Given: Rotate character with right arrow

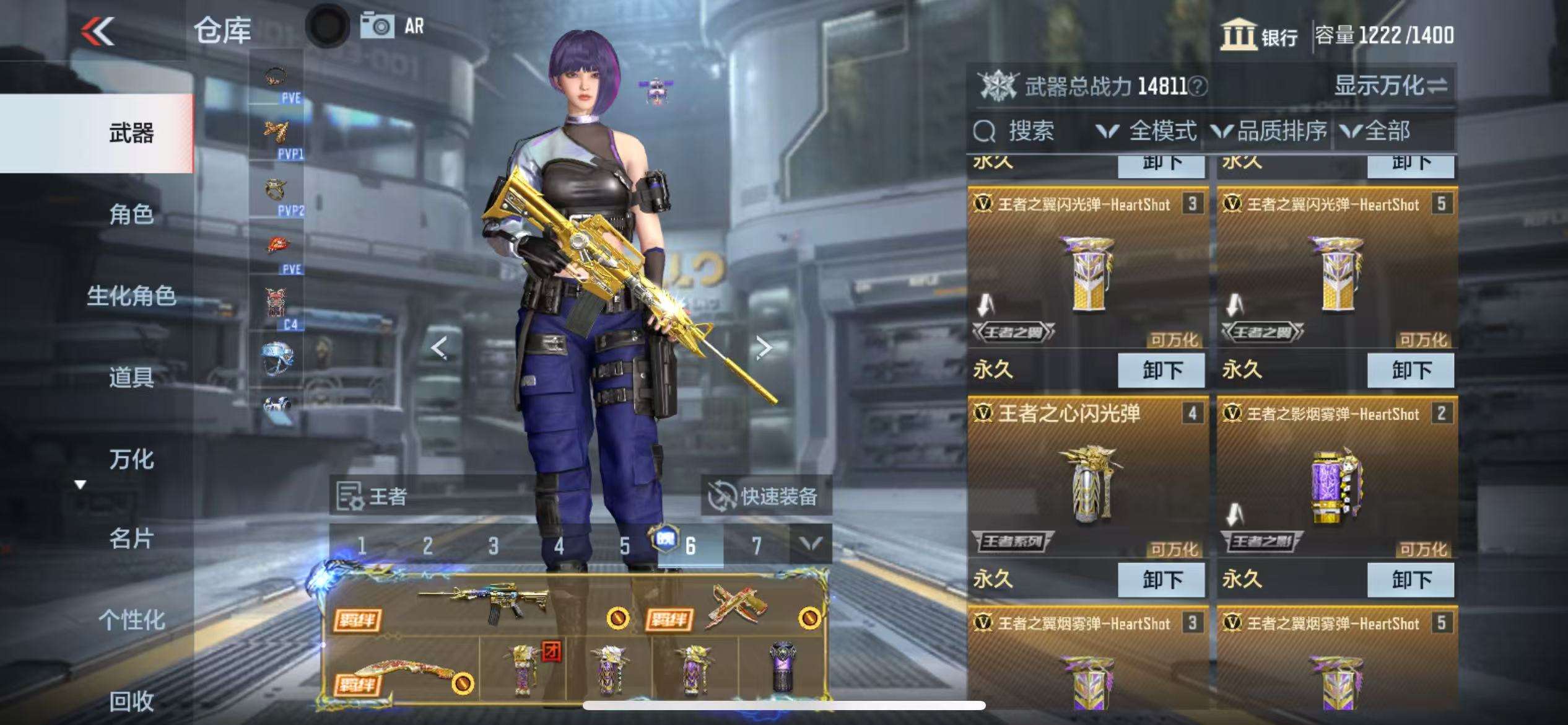Looking at the screenshot, I should coord(764,348).
